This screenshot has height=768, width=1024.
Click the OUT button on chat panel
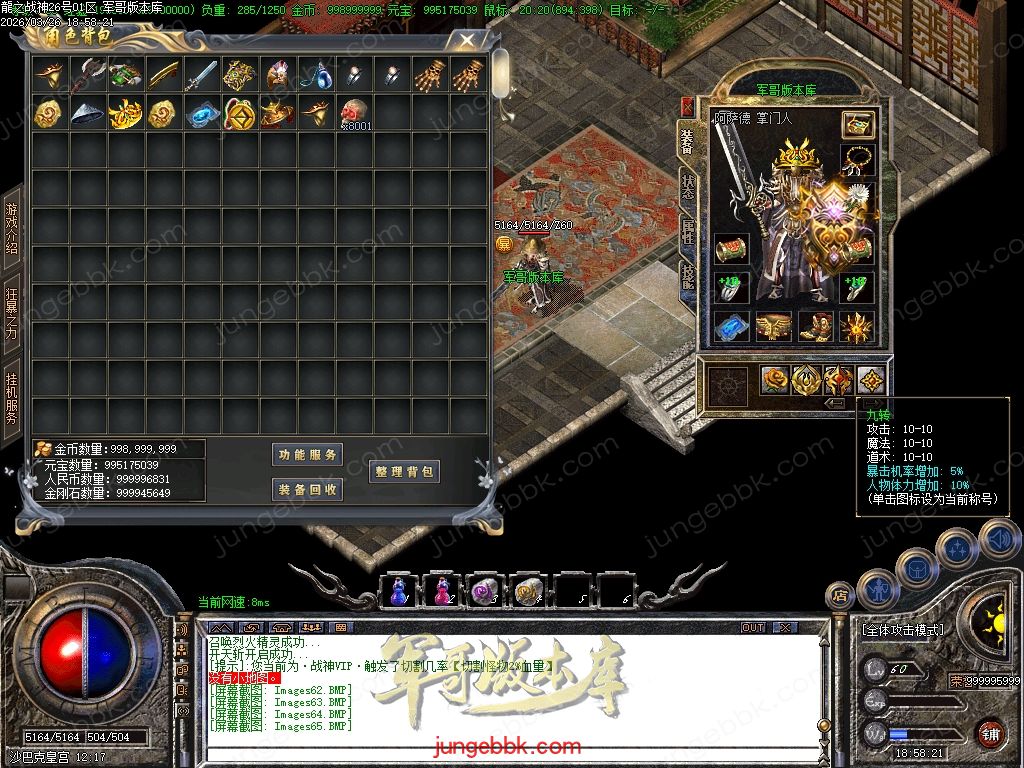point(752,627)
